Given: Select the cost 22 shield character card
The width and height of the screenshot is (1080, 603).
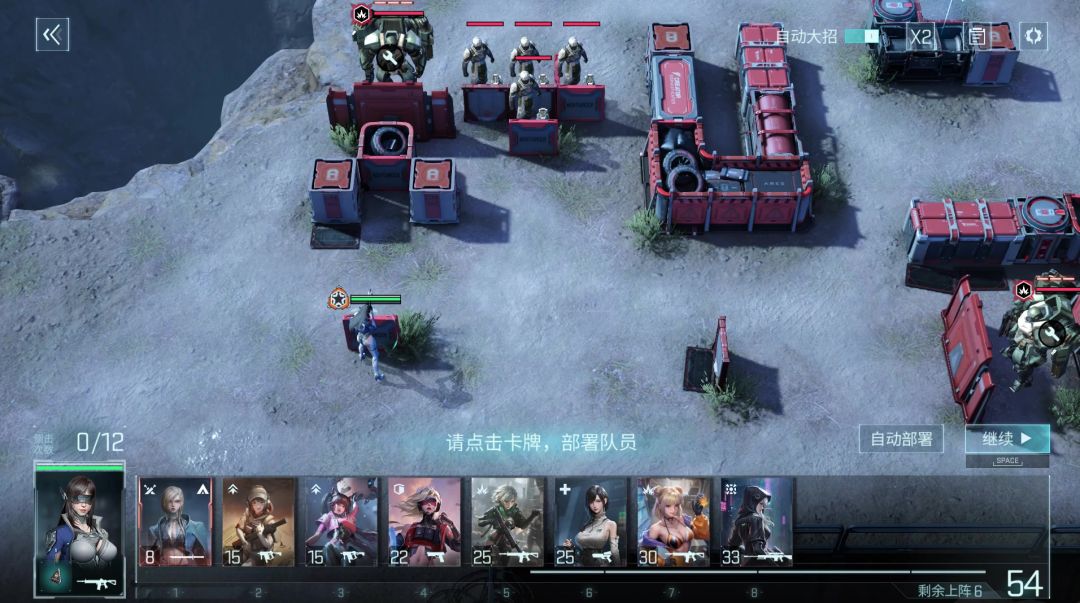Looking at the screenshot, I should click(424, 522).
